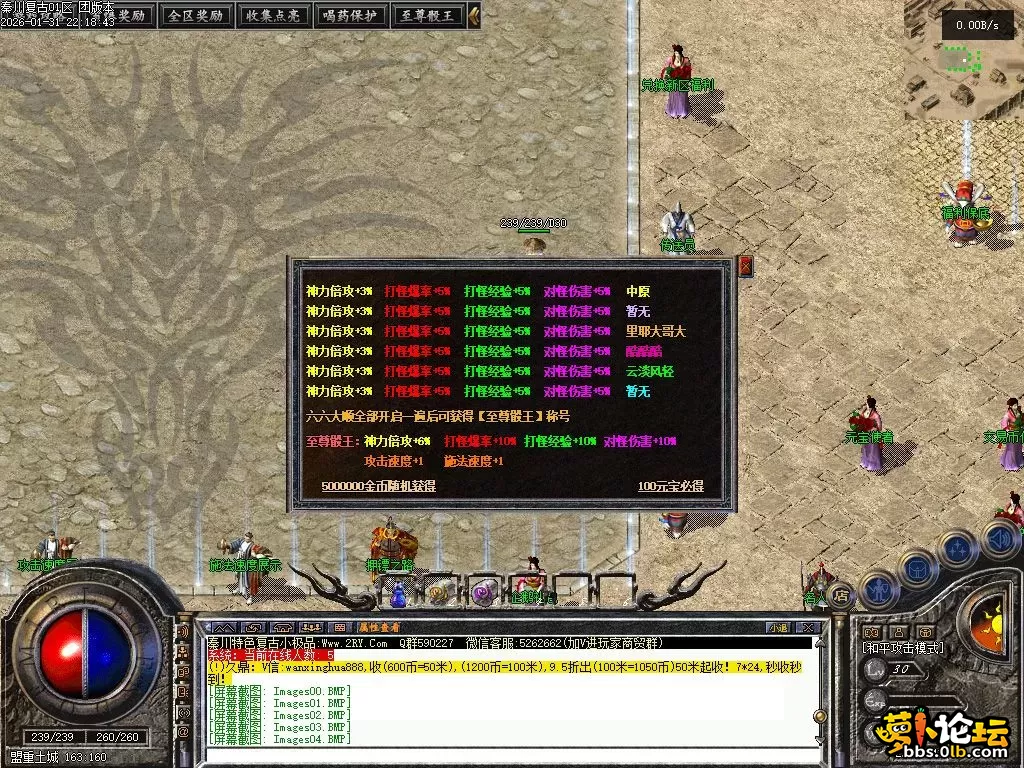Viewport: 1024px width, 768px height.
Task: Toggle the sound speaker button
Action: coord(999,538)
